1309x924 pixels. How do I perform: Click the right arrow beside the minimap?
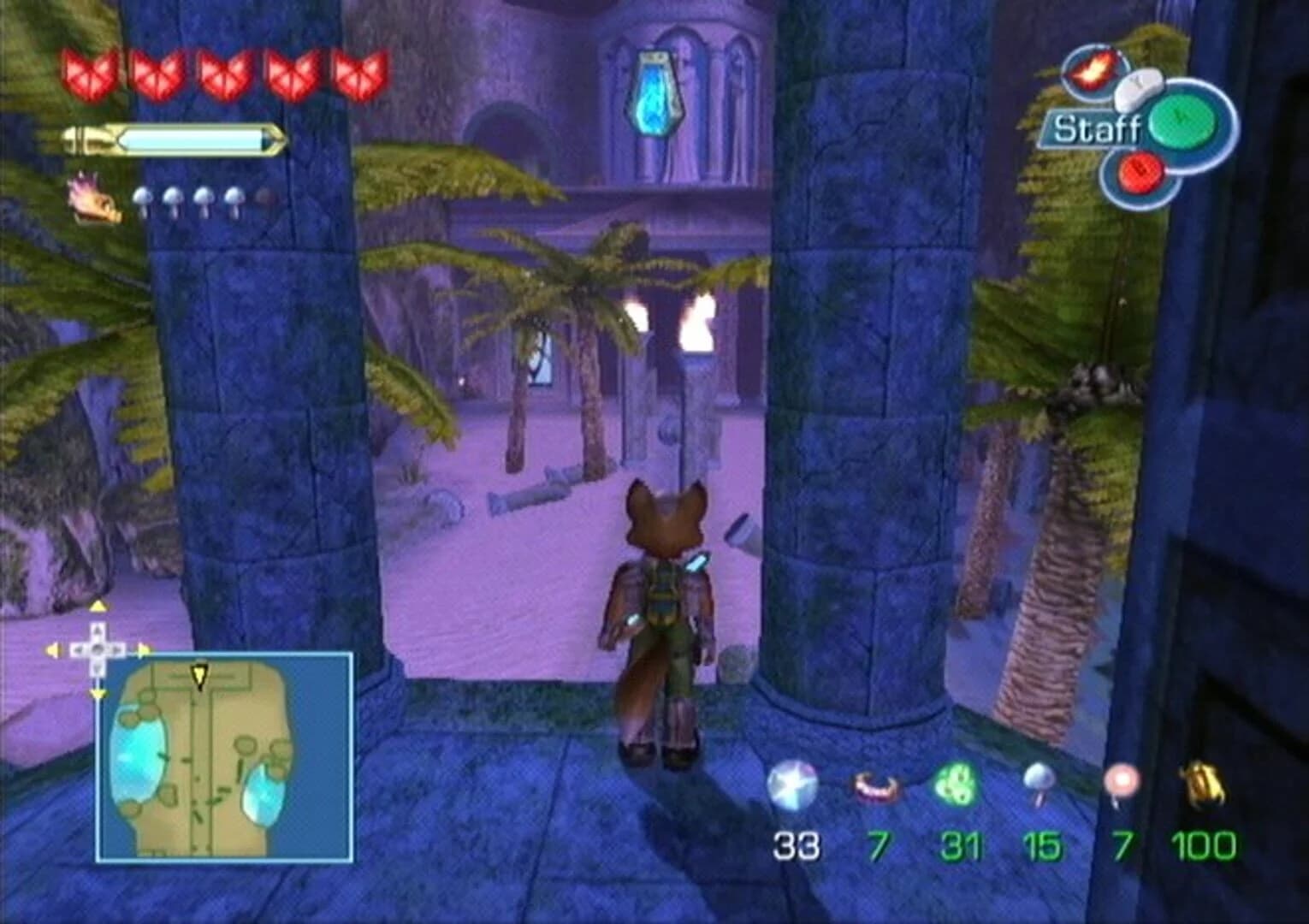[144, 650]
